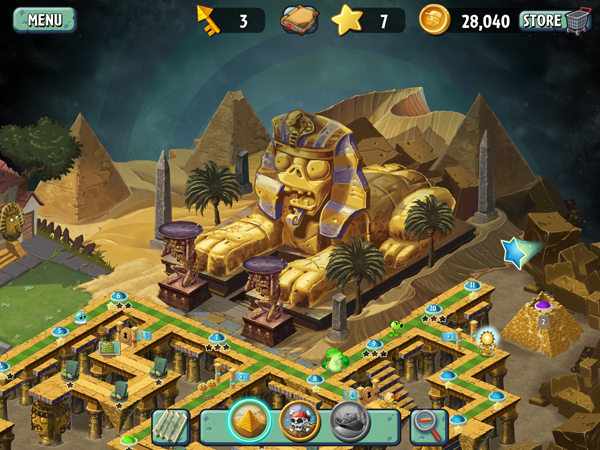This screenshot has width=600, height=450.
Task: Open the folded world map button
Action: [171, 427]
